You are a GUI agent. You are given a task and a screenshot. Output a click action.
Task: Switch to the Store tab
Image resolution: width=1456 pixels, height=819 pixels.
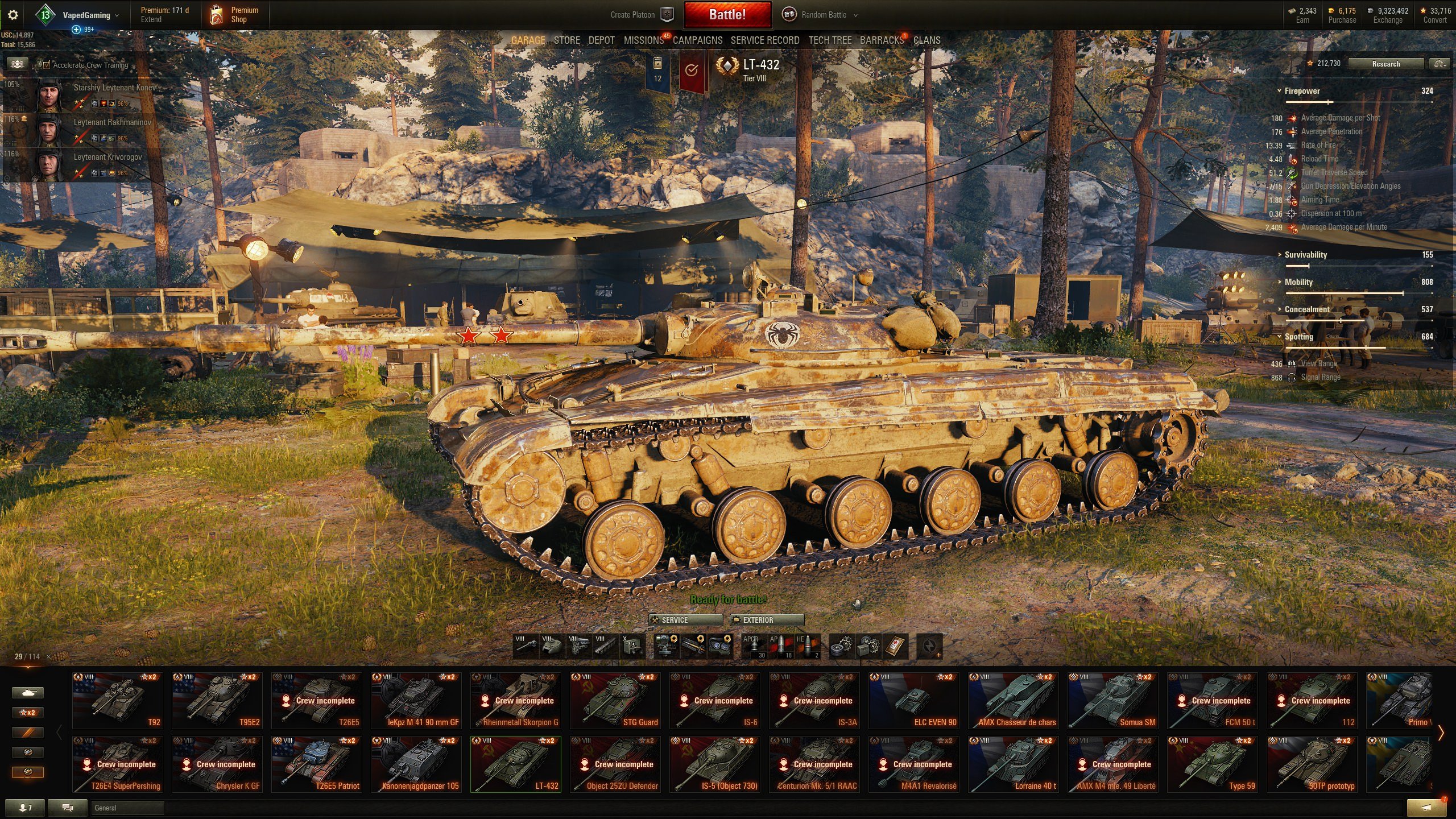click(566, 40)
